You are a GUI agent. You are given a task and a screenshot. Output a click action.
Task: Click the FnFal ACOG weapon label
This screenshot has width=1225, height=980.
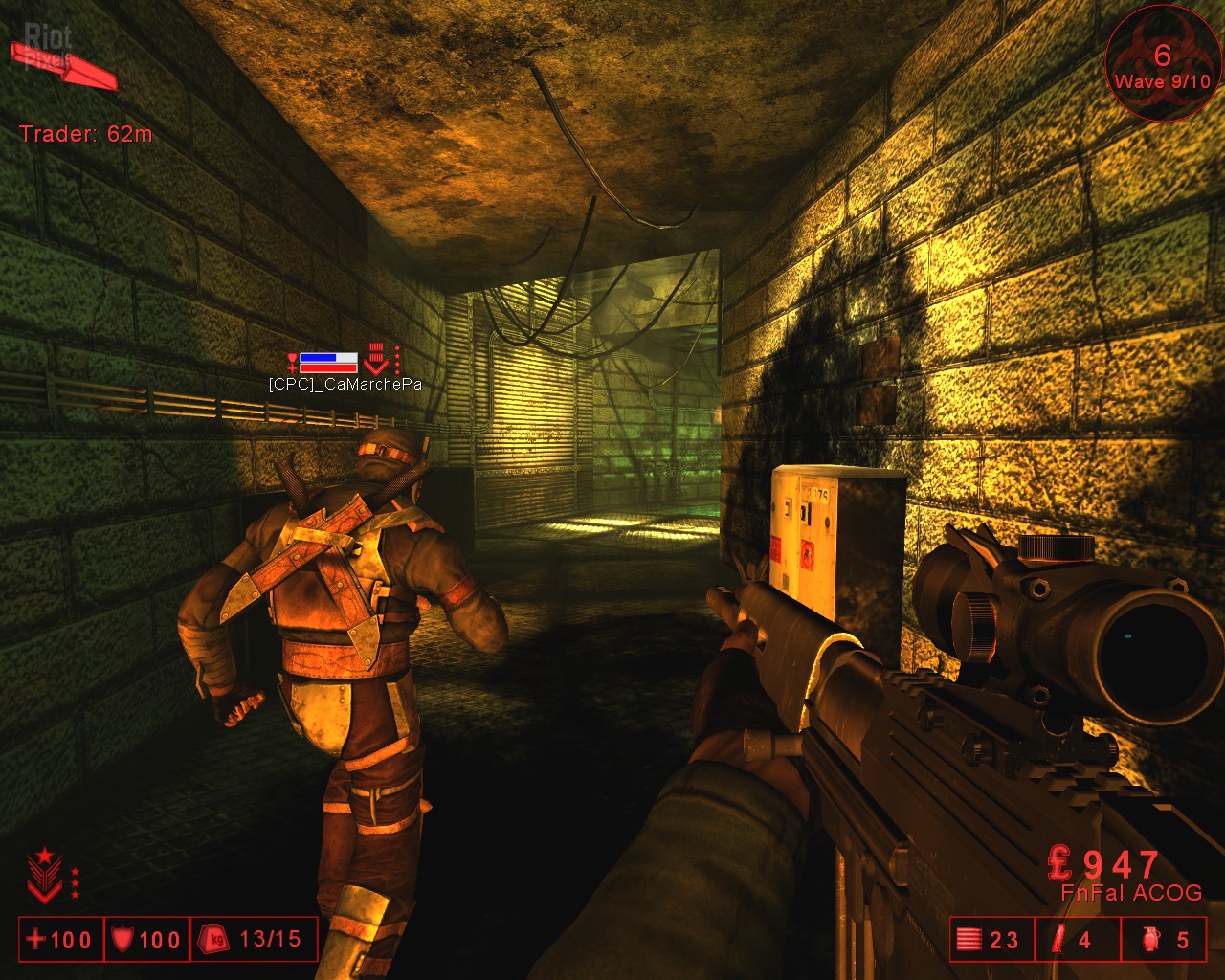click(1130, 893)
